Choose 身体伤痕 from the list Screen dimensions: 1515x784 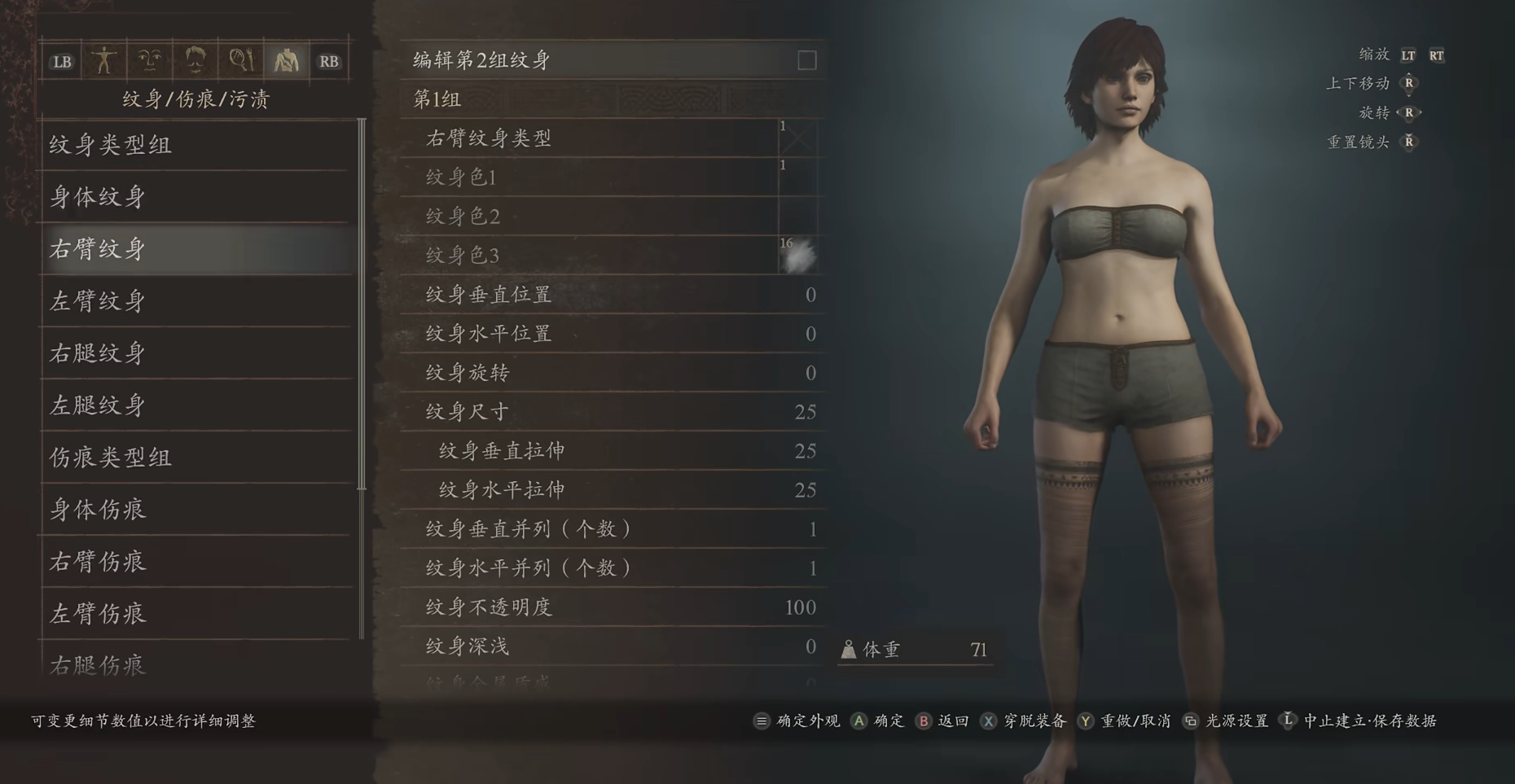[x=195, y=510]
